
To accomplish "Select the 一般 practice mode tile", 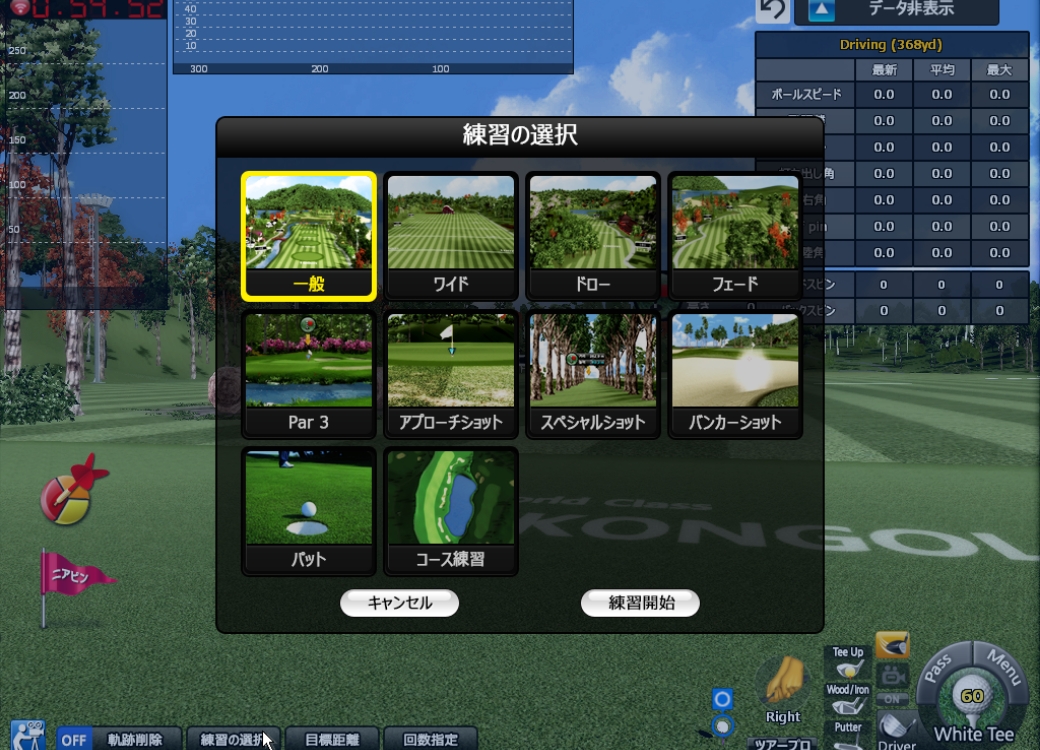I will click(x=309, y=237).
